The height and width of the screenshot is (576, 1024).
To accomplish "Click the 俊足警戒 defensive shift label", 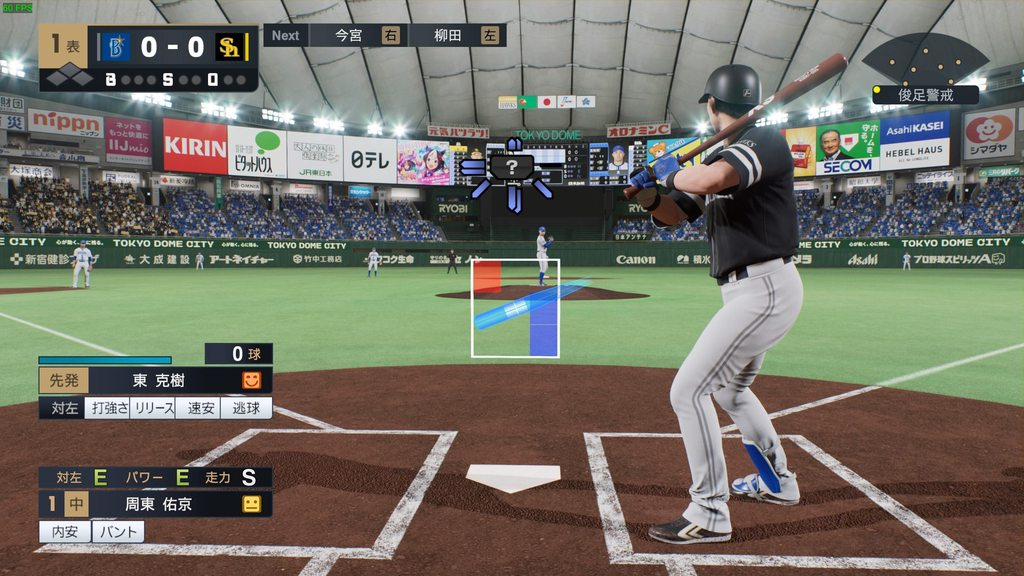I will tap(925, 95).
